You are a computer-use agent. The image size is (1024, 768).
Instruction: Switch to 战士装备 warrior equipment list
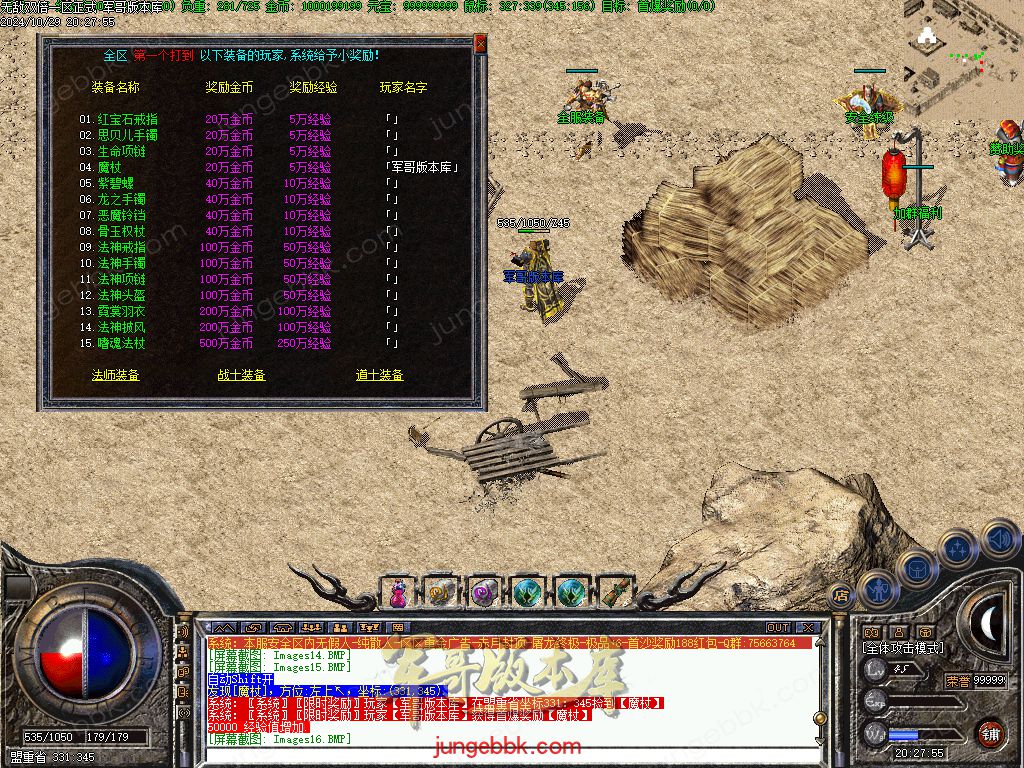[x=241, y=375]
